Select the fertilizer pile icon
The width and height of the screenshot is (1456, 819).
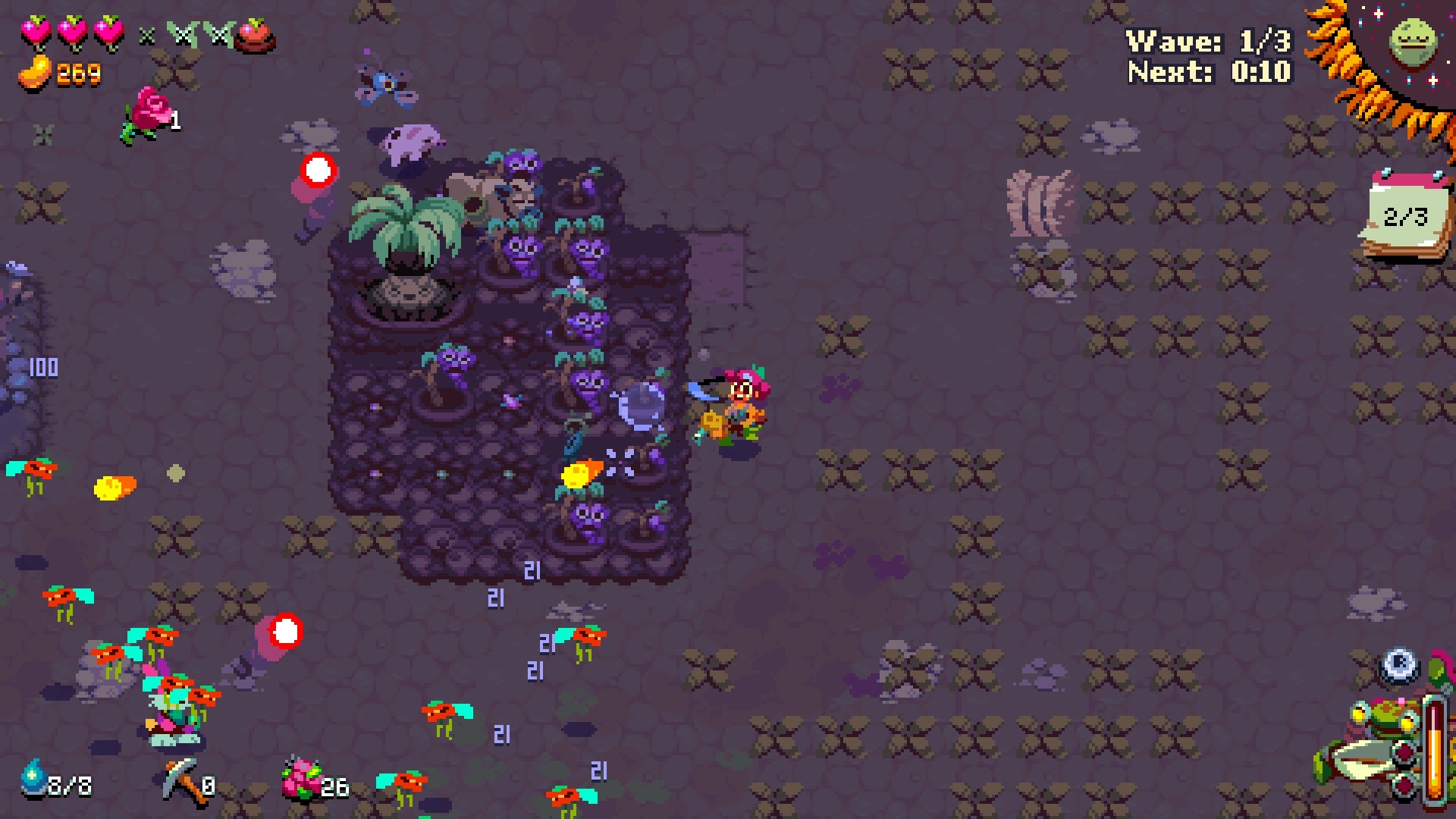tap(302, 780)
